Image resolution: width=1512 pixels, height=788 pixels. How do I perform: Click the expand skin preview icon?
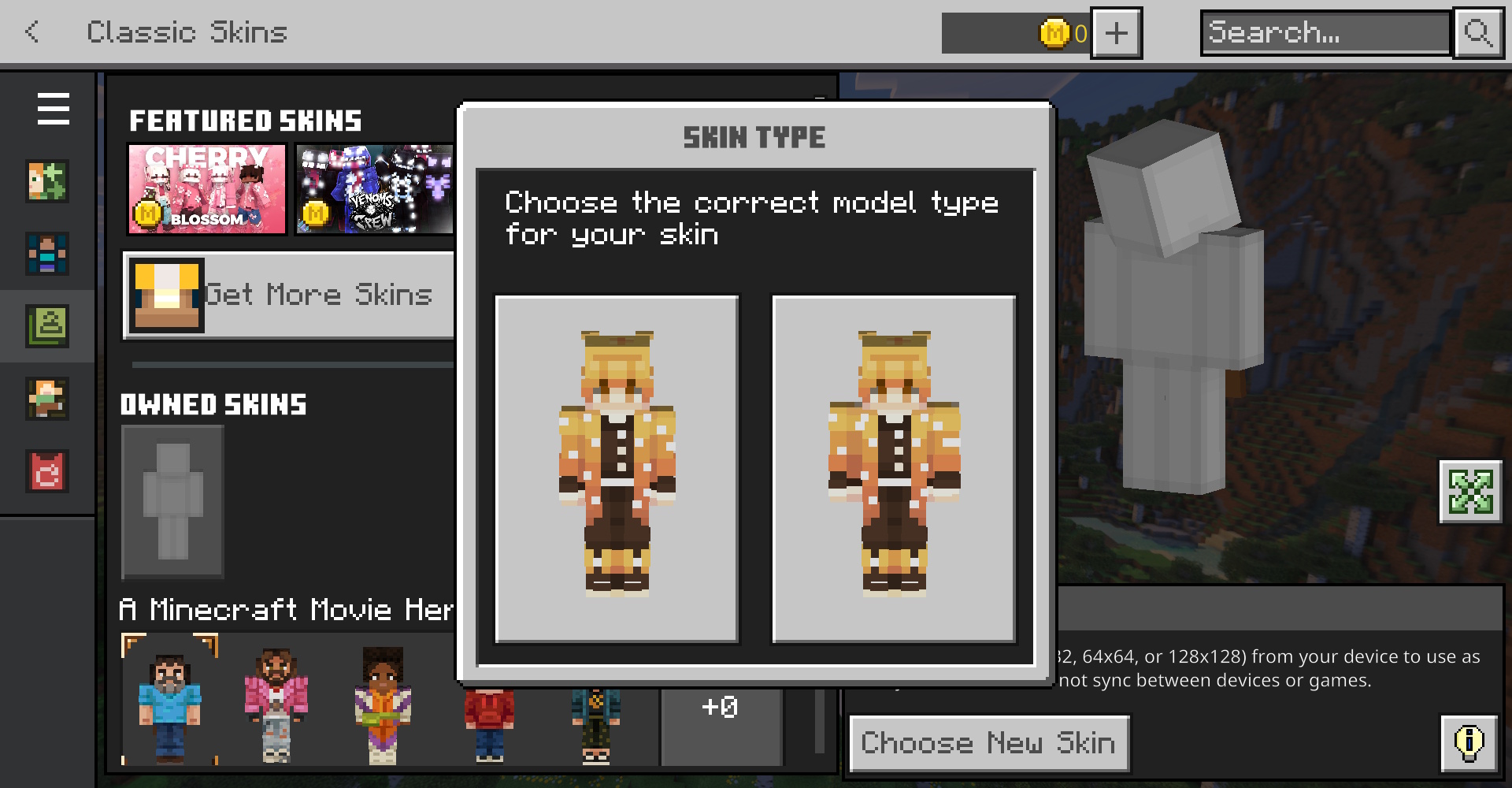(x=1469, y=492)
